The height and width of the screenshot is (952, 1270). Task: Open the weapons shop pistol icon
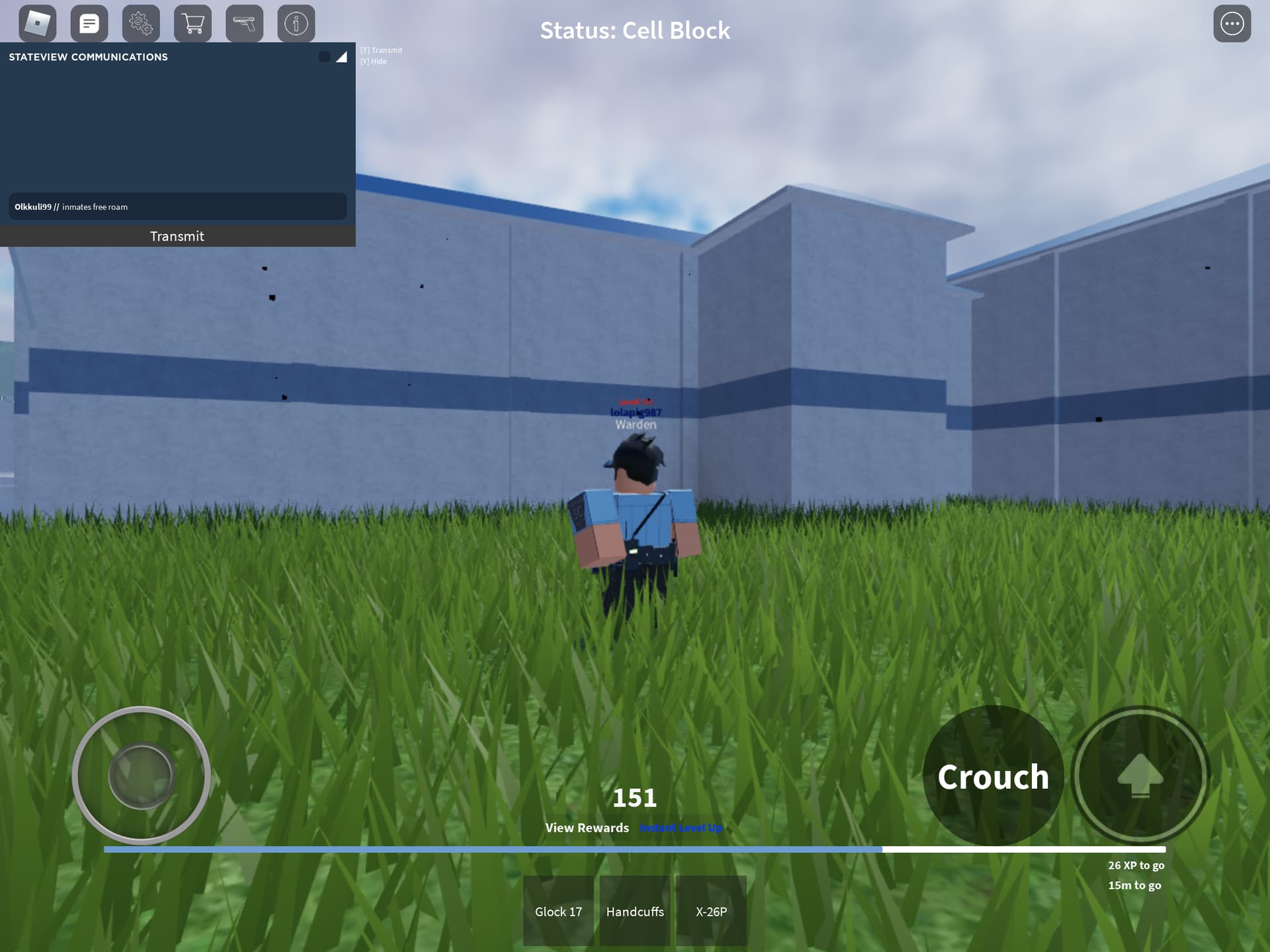pyautogui.click(x=244, y=23)
